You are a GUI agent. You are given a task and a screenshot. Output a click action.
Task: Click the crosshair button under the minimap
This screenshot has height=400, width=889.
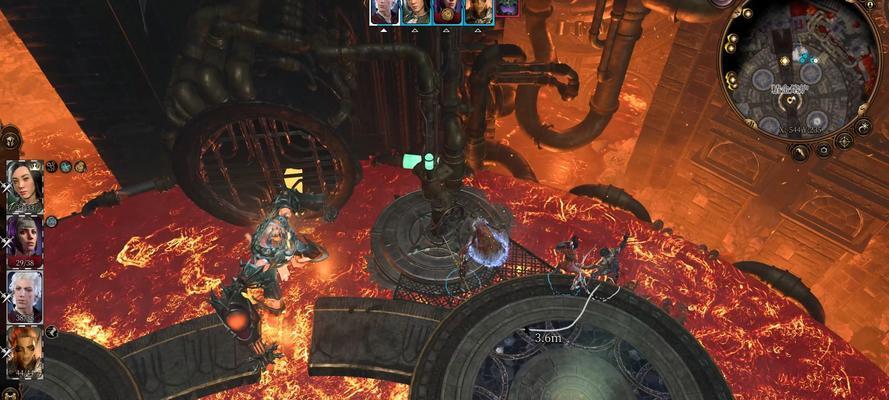pos(845,140)
